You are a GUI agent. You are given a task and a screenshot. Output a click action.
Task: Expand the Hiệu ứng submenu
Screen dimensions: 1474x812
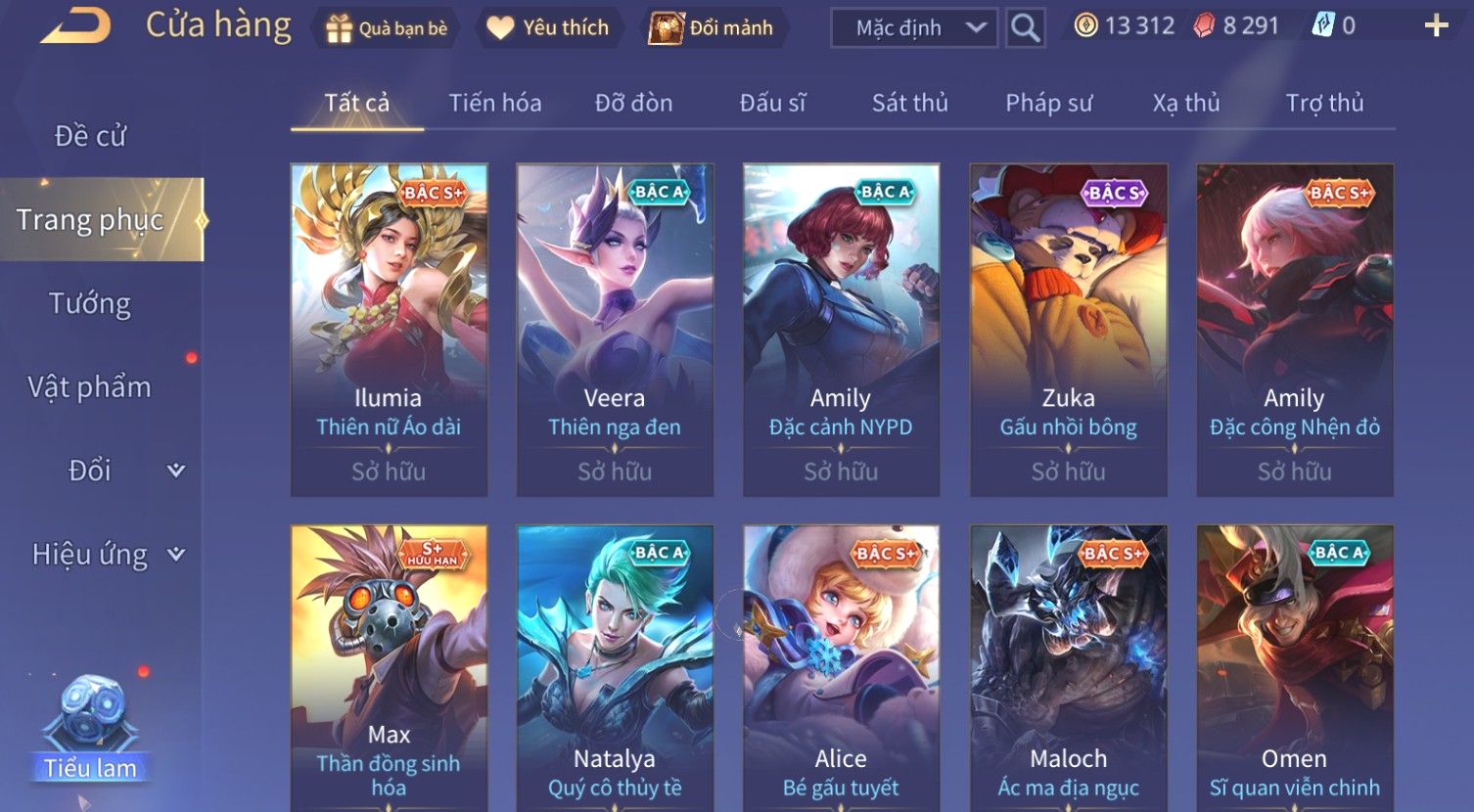108,555
